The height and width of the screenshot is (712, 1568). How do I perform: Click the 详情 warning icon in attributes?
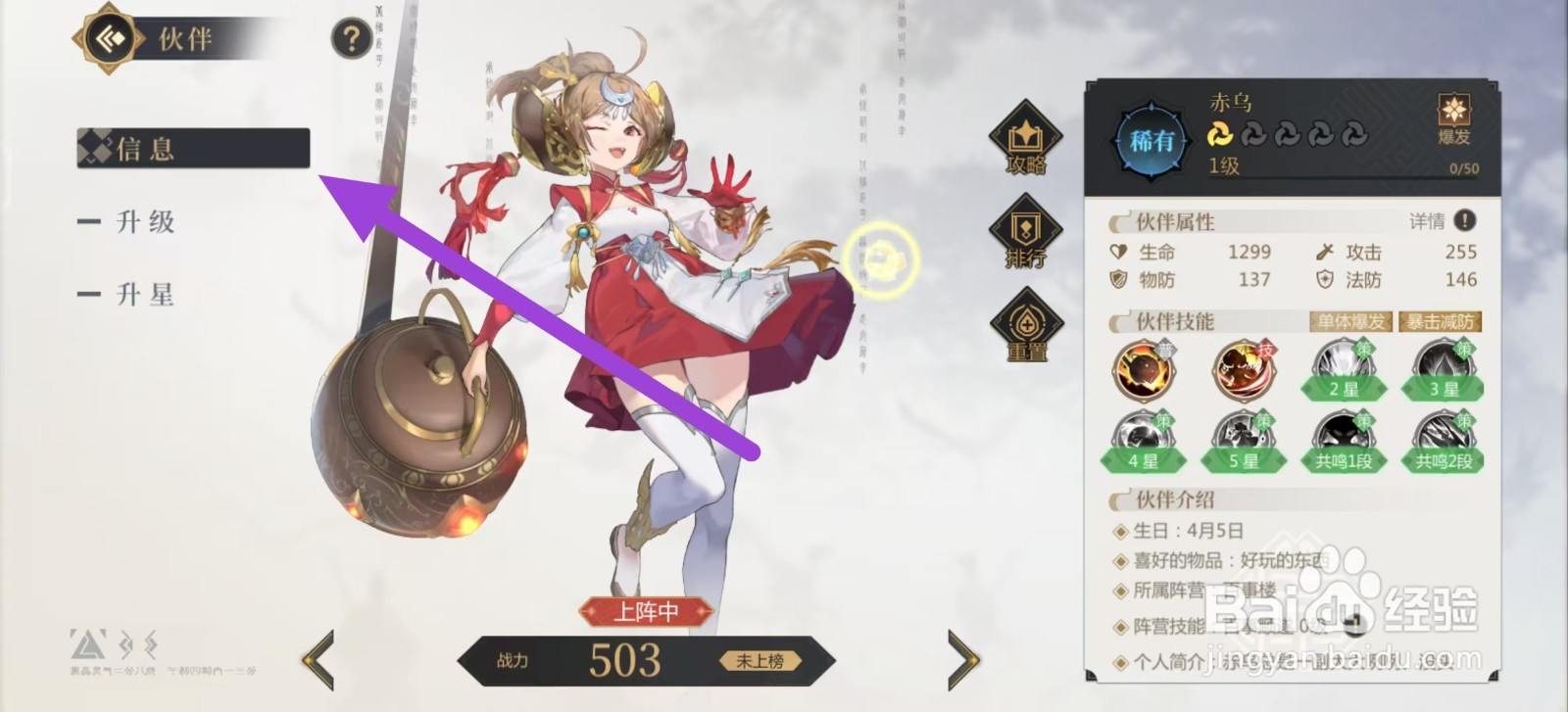(1464, 222)
